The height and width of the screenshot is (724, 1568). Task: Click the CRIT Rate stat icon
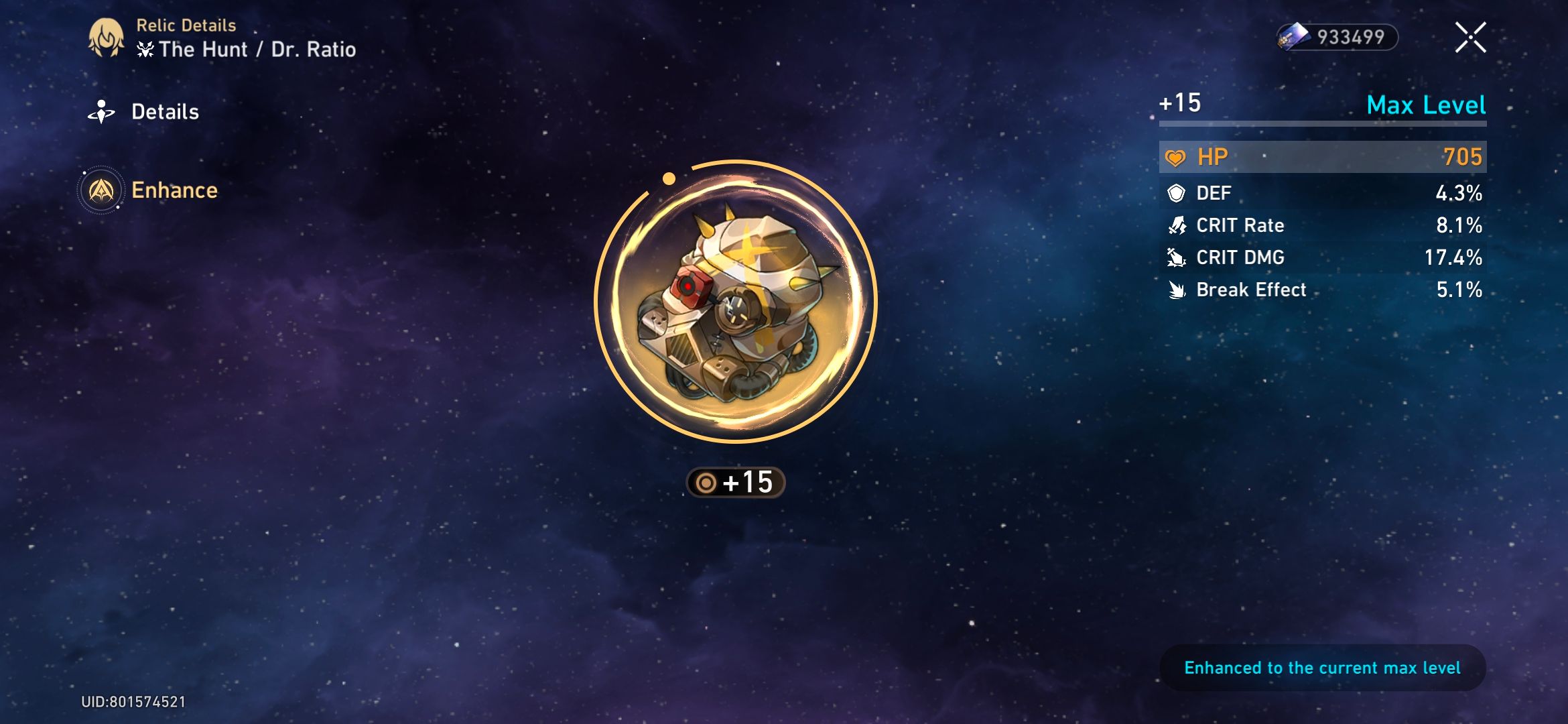pos(1178,225)
